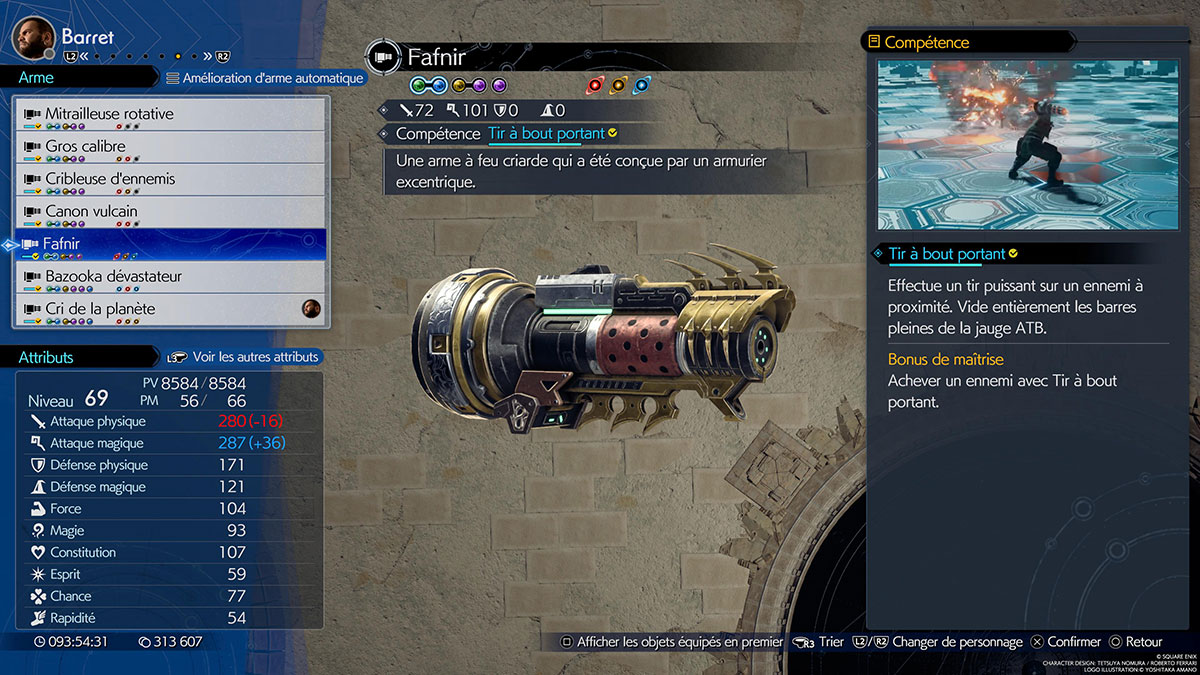Viewport: 1200px width, 675px height.
Task: Choose Gros calibre from weapon list
Action: (170, 147)
